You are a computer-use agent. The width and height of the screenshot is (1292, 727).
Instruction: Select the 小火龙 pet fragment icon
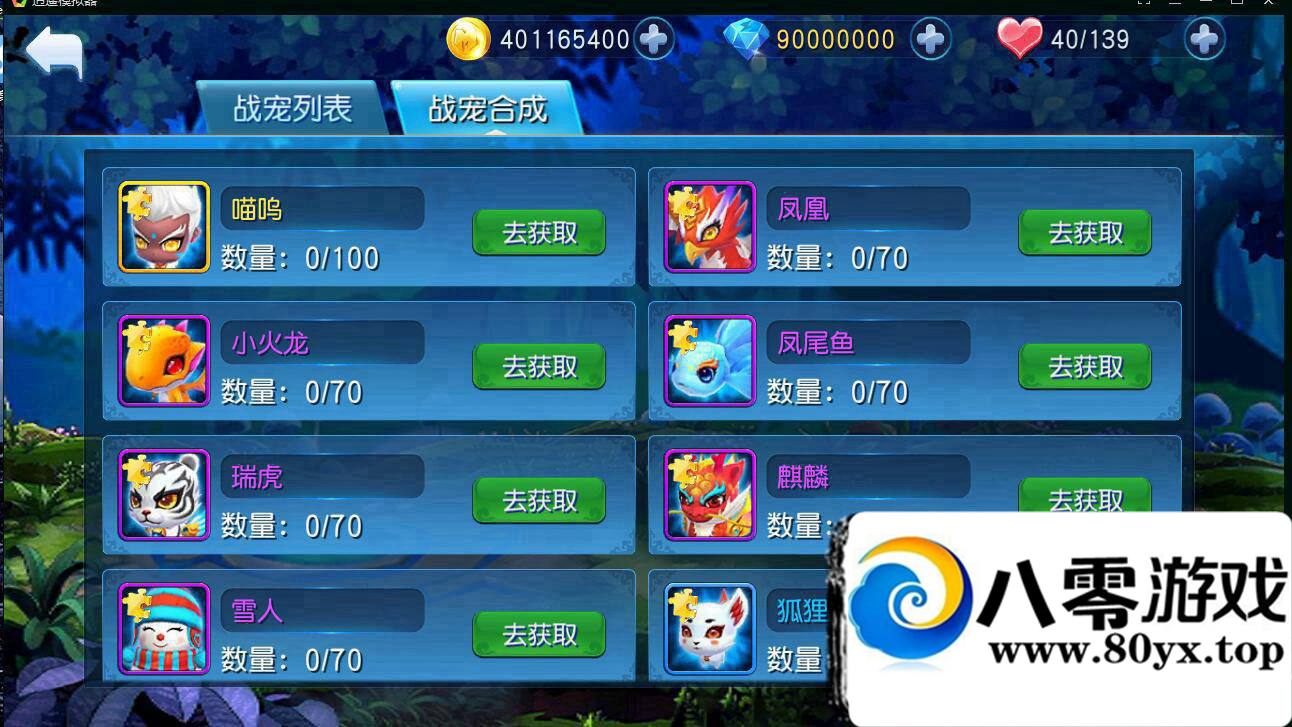(x=164, y=361)
